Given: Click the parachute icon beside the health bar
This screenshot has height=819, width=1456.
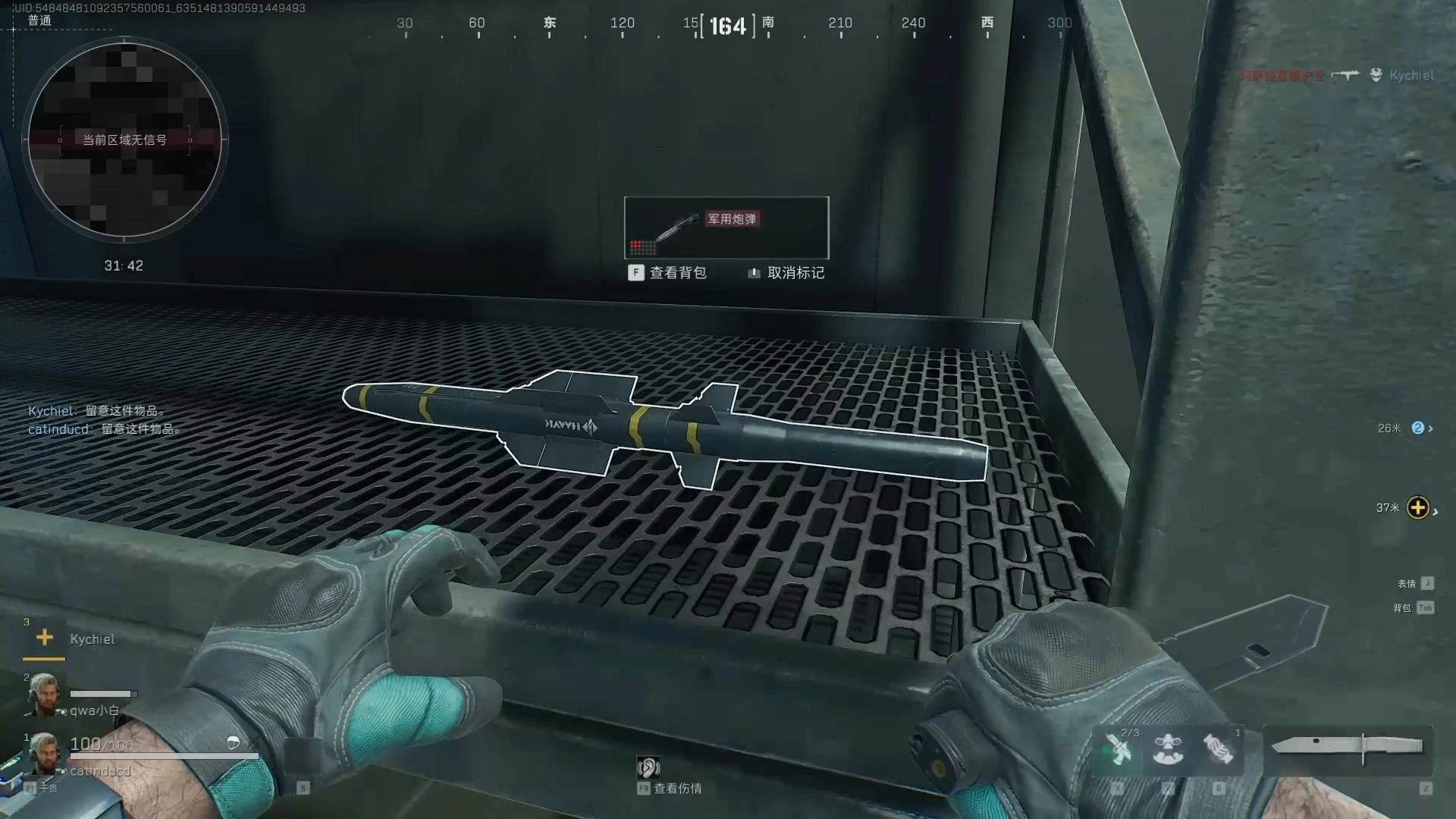Looking at the screenshot, I should 234,743.
